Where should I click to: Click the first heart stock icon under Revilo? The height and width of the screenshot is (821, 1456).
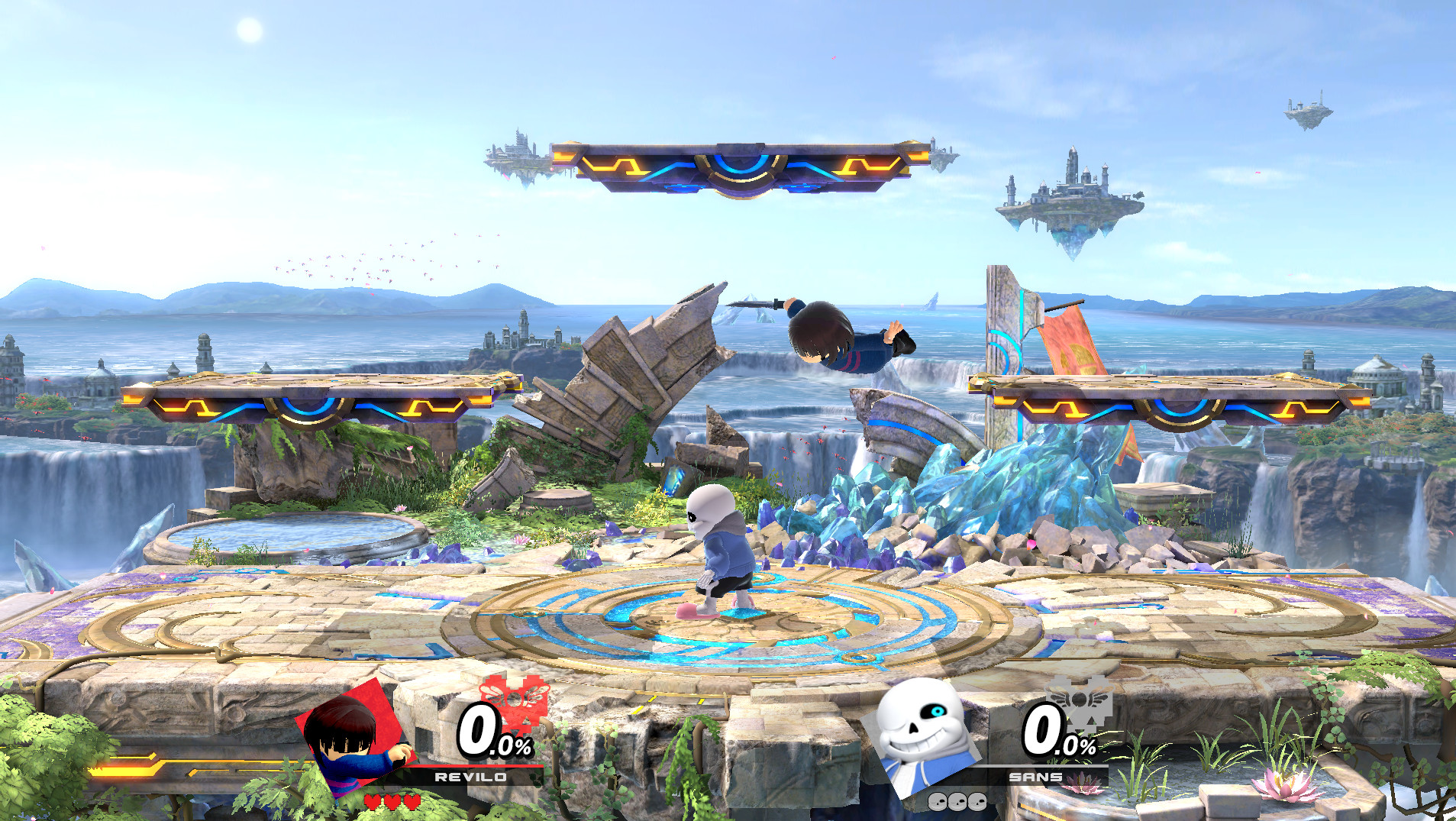(372, 803)
